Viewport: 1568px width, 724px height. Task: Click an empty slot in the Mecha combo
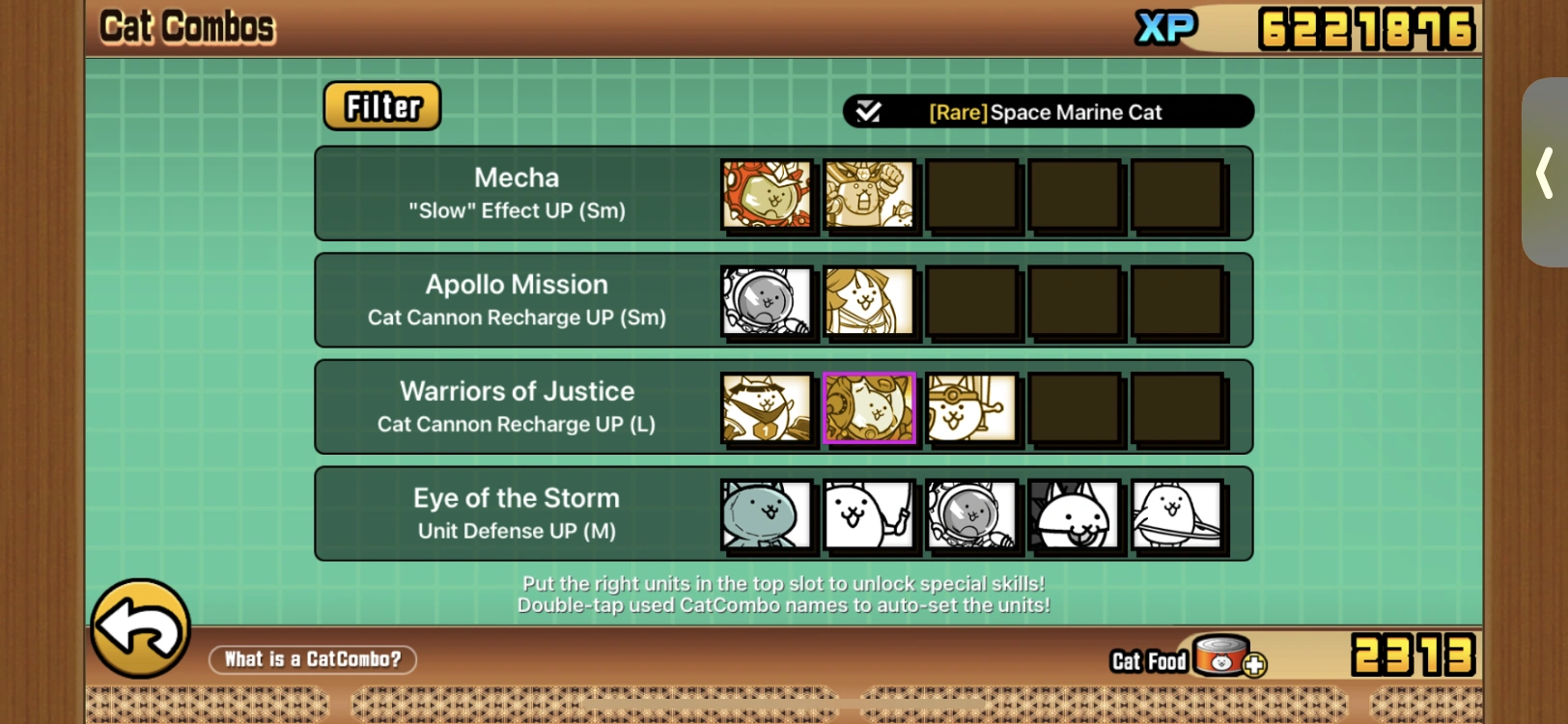tap(973, 195)
